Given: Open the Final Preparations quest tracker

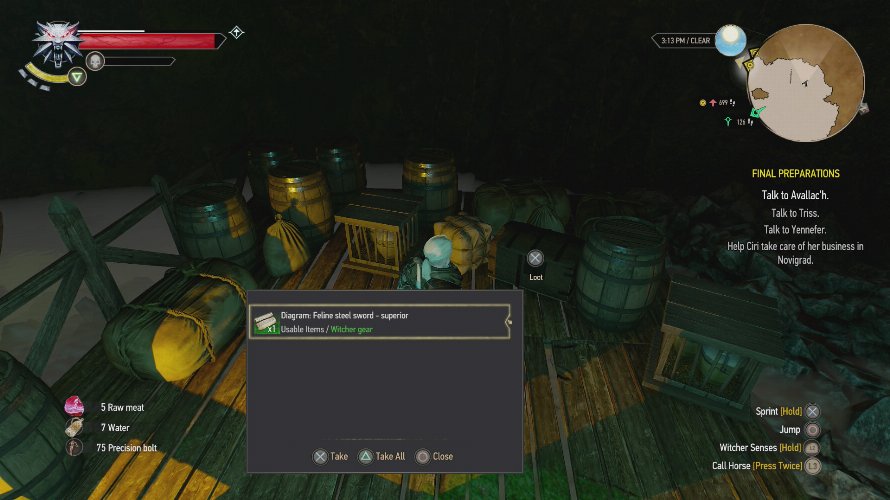Looking at the screenshot, I should (x=795, y=173).
